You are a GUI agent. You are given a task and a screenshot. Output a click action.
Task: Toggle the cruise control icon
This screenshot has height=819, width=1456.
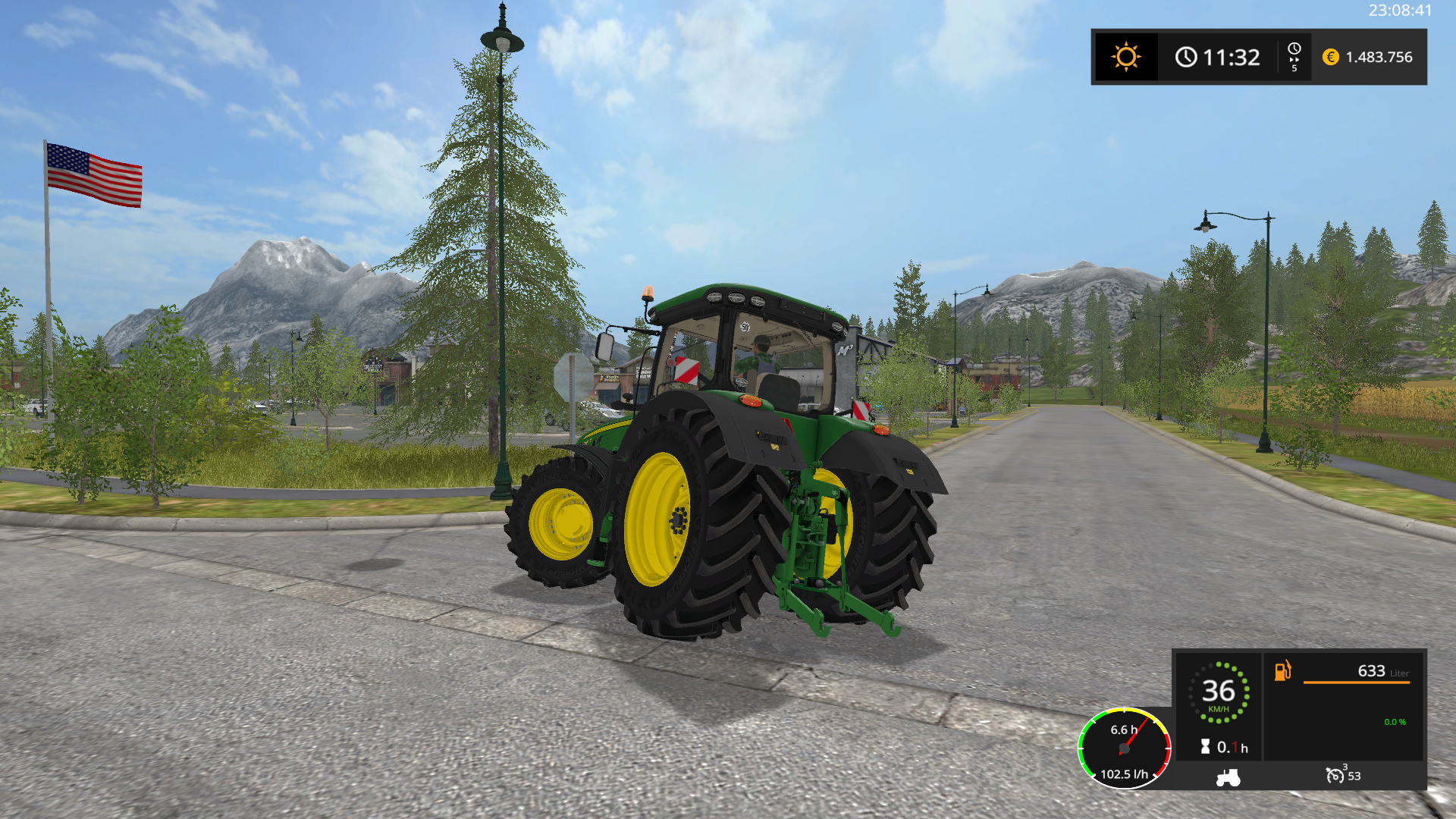click(1335, 775)
